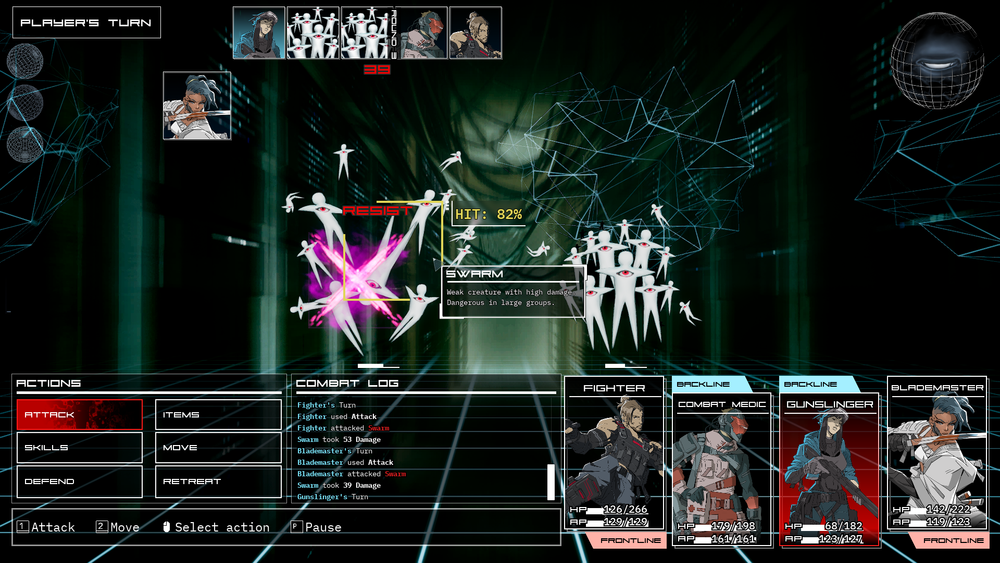The width and height of the screenshot is (1000, 563).
Task: Click the combat log scrollbar
Action: [550, 481]
